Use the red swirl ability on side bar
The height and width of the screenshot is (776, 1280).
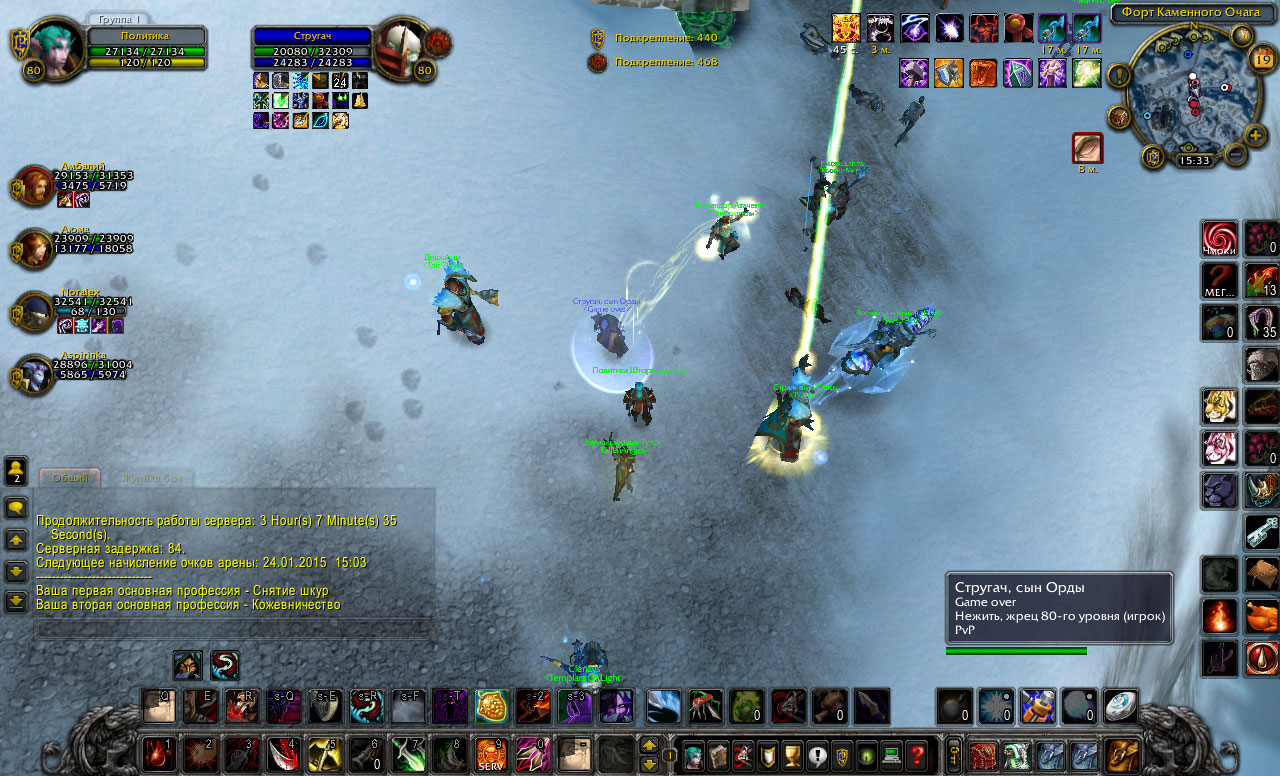1219,238
